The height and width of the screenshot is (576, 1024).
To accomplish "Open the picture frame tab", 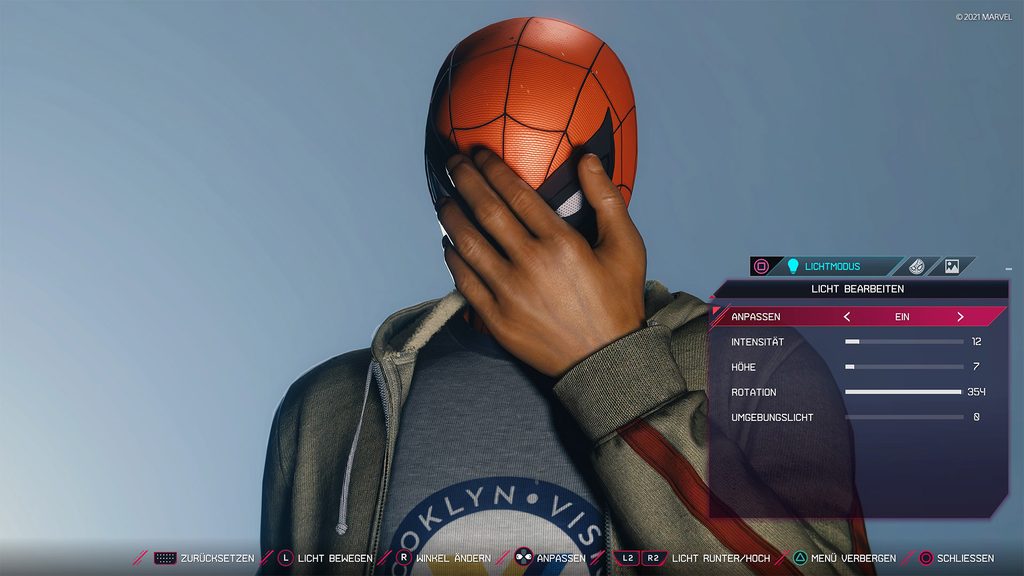I will pos(951,266).
